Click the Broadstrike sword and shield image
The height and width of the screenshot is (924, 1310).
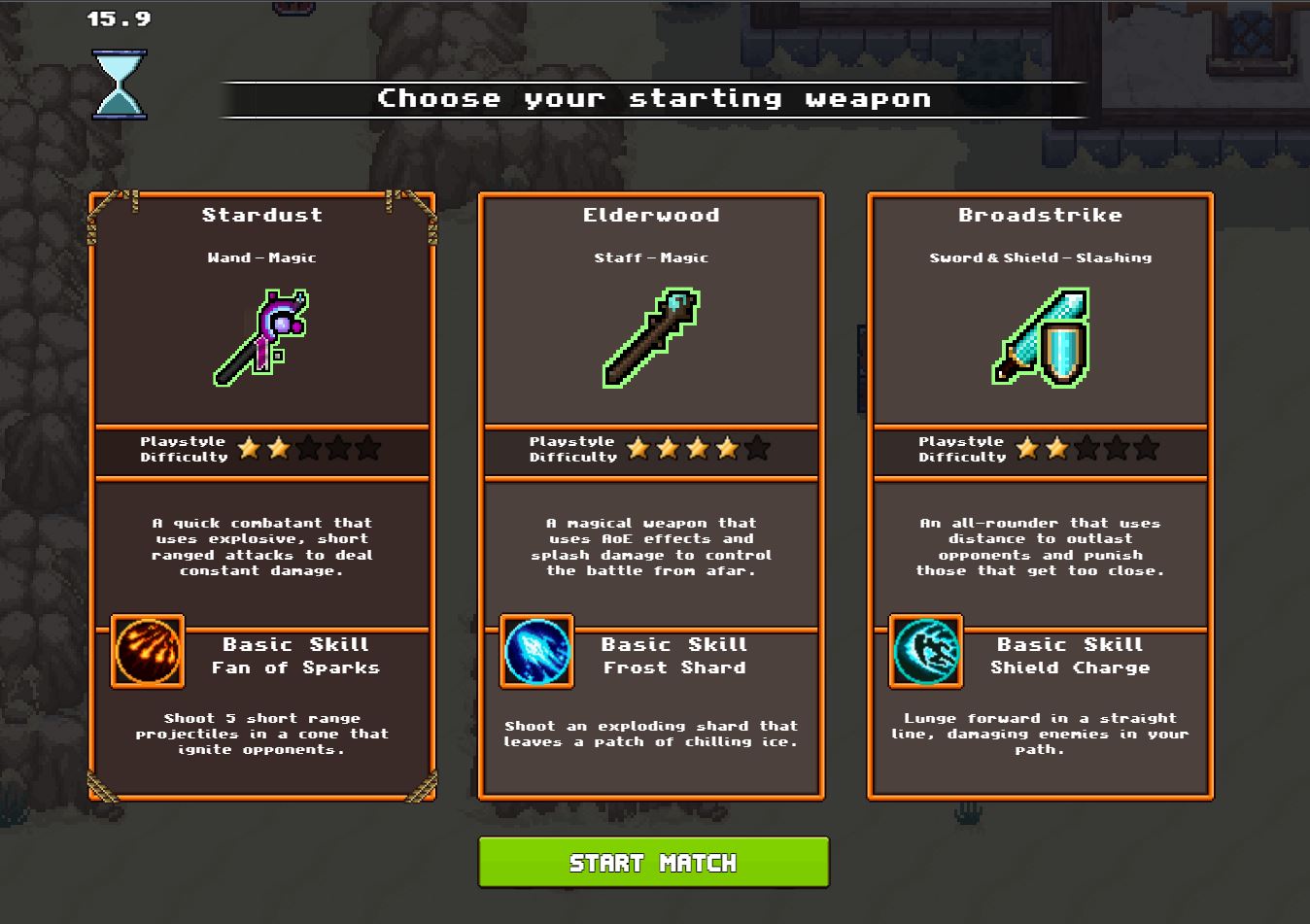[x=1040, y=335]
